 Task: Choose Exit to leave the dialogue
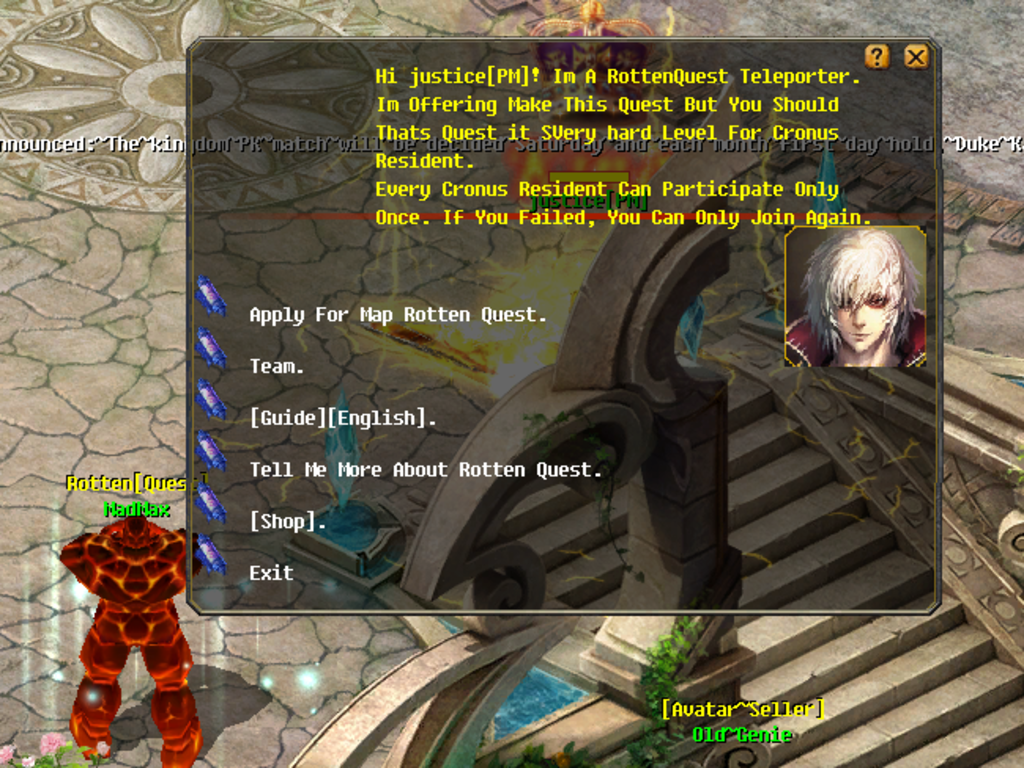[x=271, y=573]
